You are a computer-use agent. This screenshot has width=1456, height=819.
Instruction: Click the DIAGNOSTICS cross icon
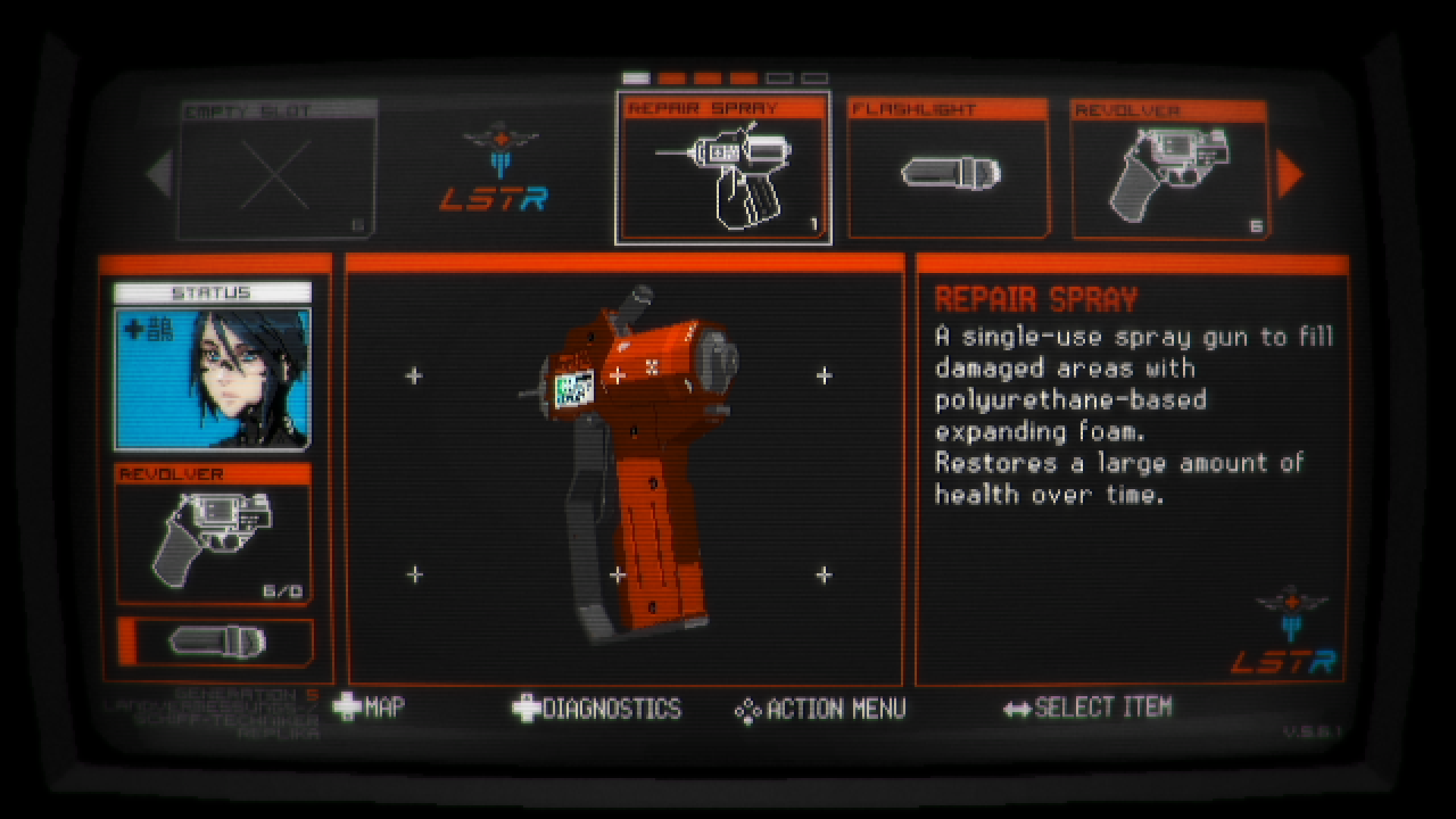tap(525, 707)
